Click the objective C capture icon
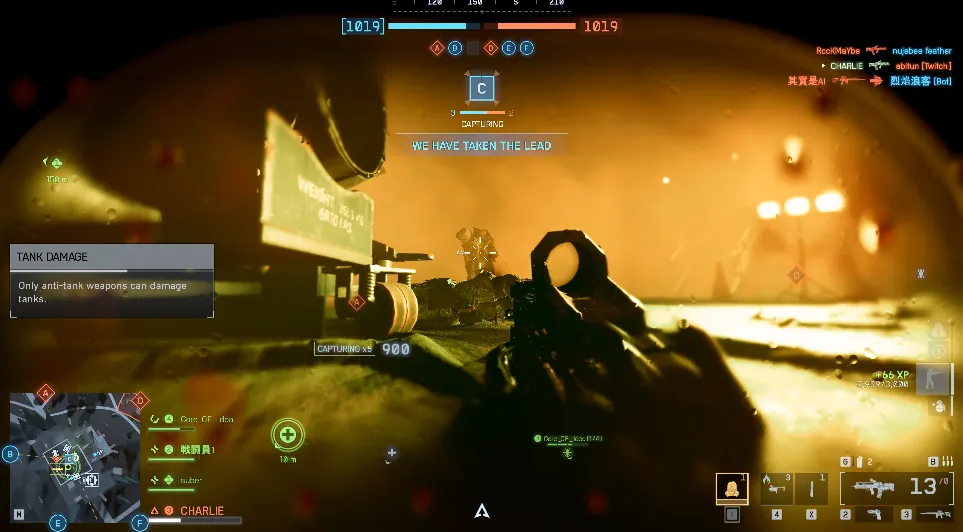This screenshot has width=963, height=532. coord(481,89)
